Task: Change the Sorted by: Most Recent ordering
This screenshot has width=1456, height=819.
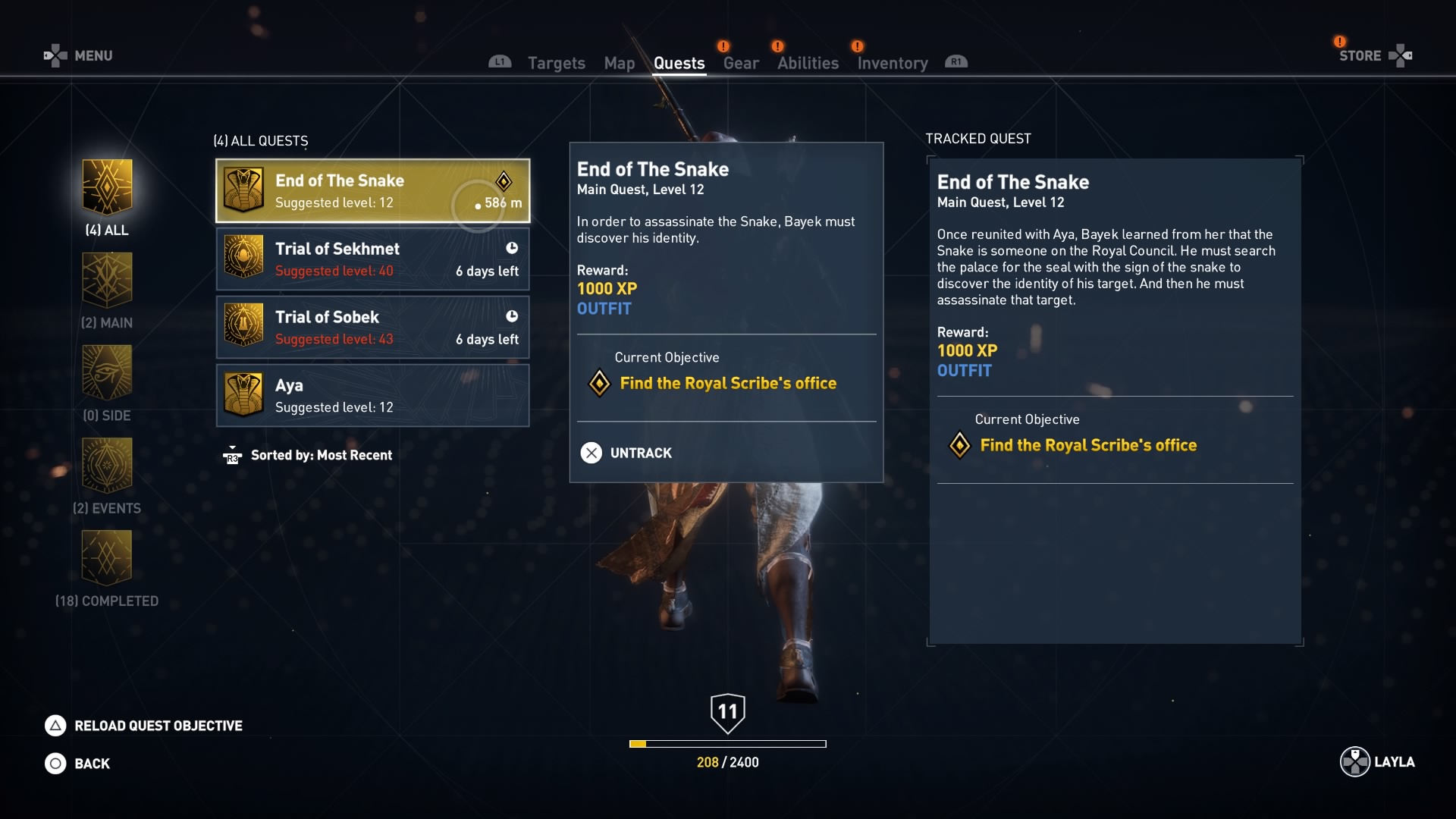Action: pos(321,455)
